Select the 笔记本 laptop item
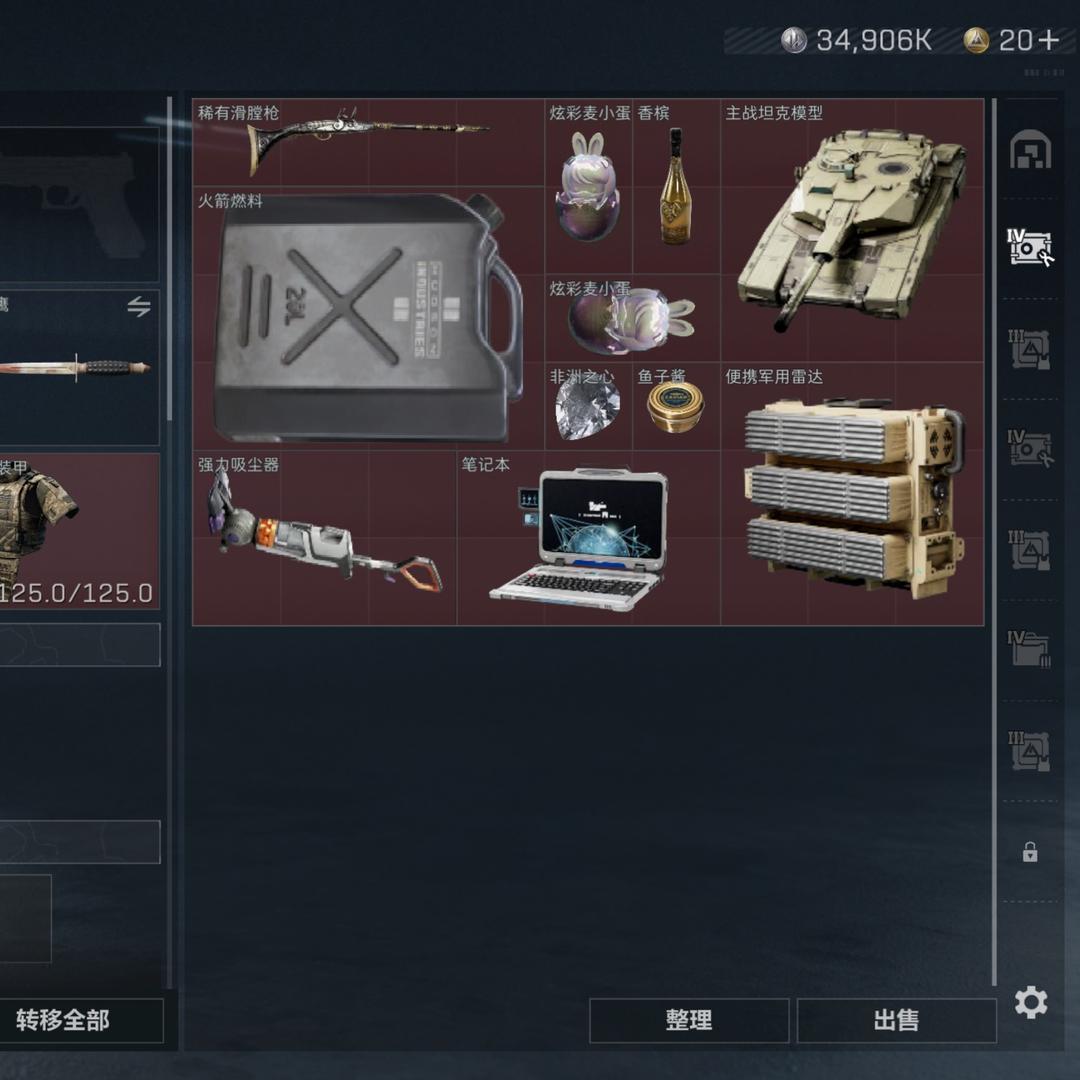Viewport: 1080px width, 1080px height. click(588, 539)
